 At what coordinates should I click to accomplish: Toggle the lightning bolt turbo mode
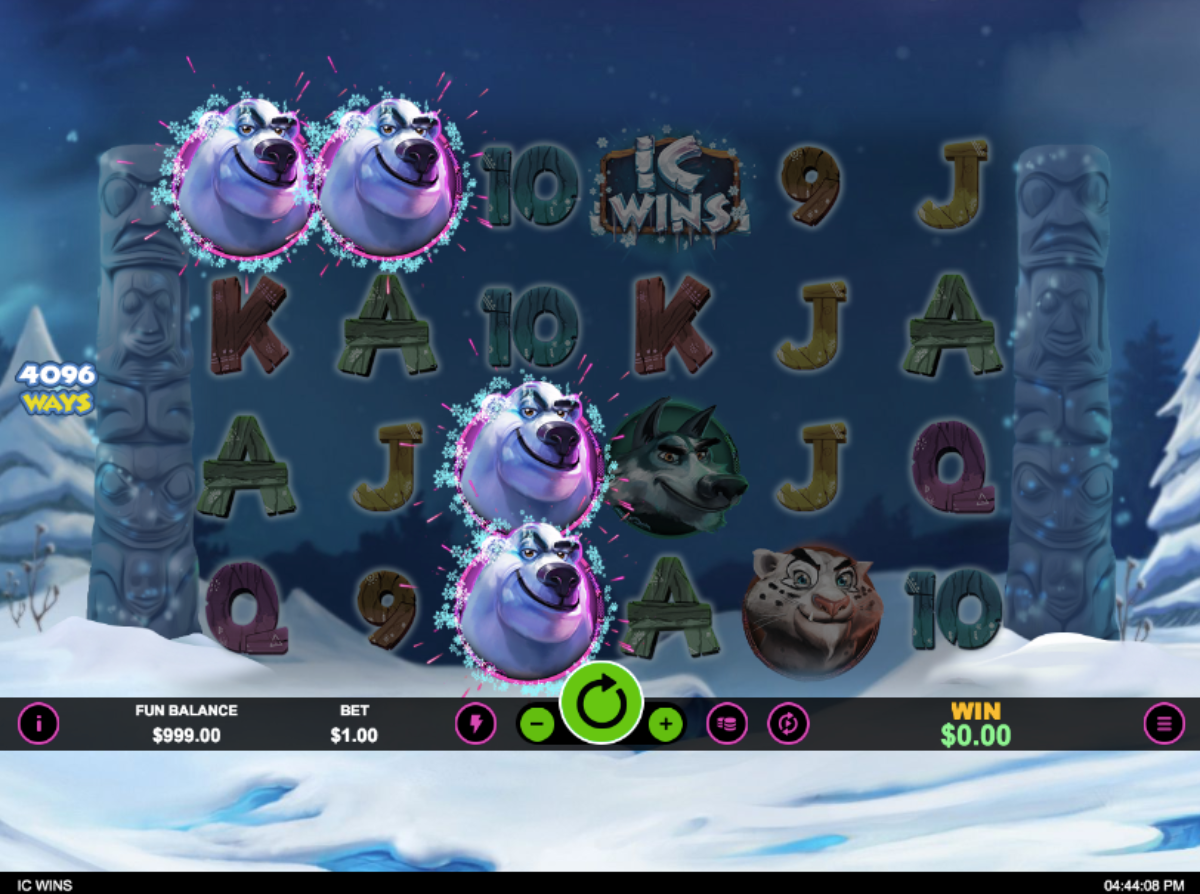click(x=475, y=723)
